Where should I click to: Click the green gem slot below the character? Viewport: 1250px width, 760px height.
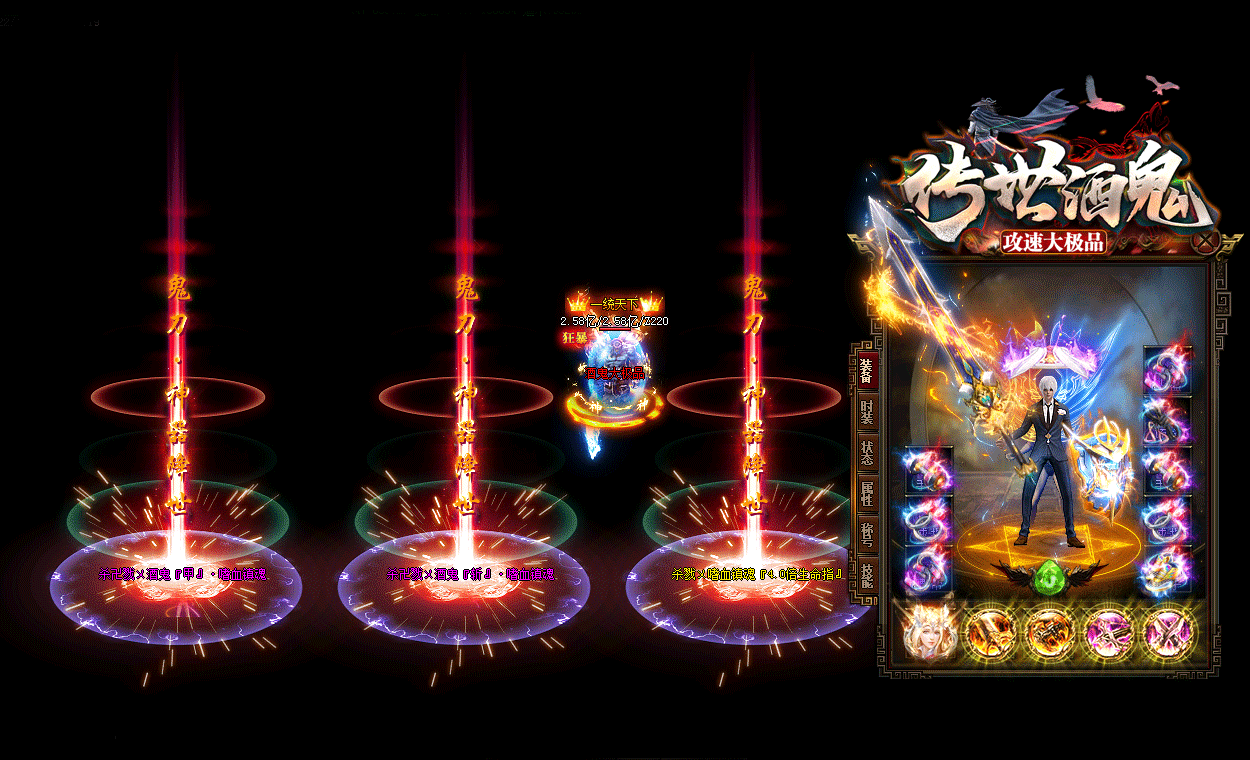coord(1049,578)
